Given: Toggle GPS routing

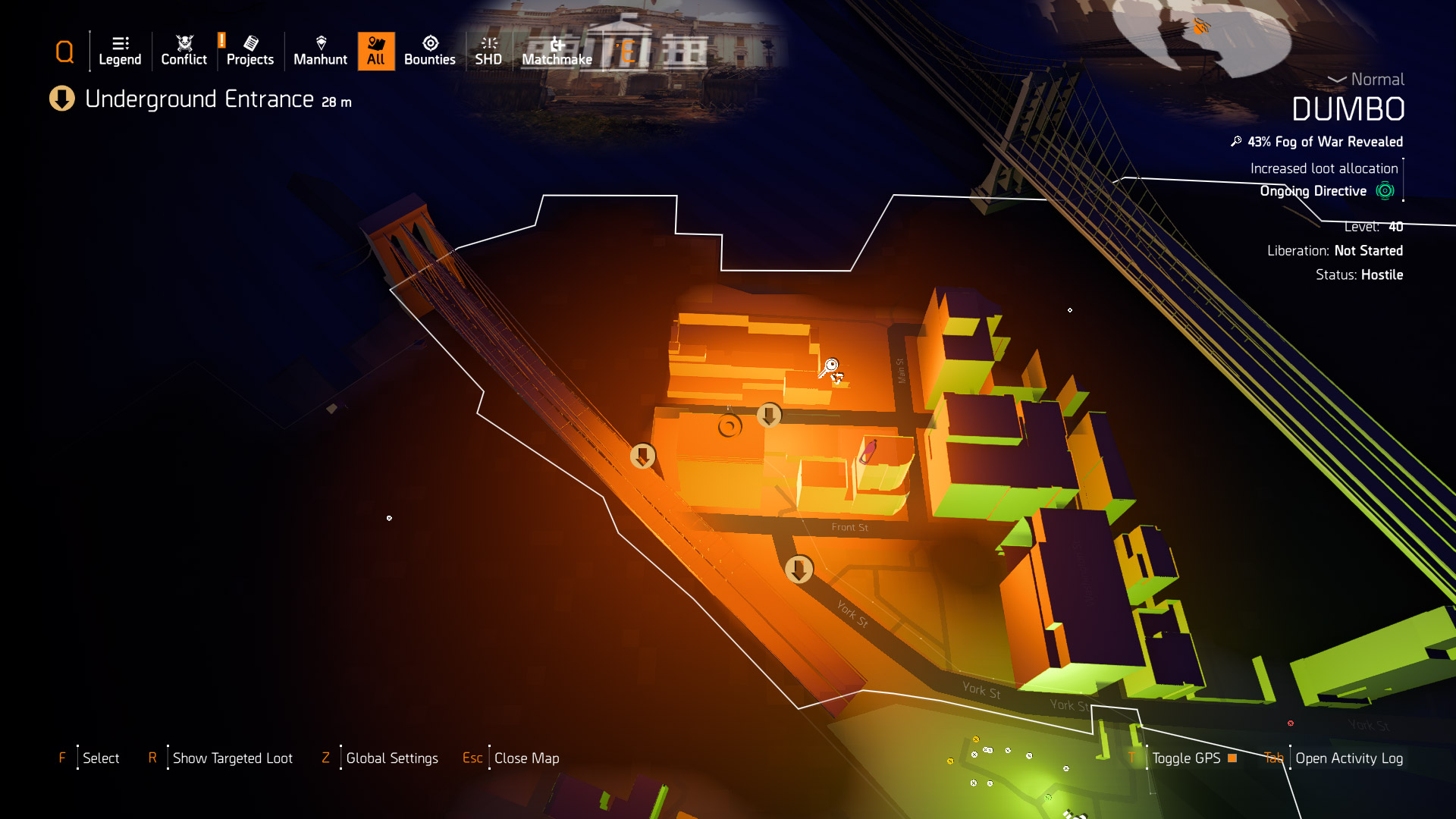Looking at the screenshot, I should (x=1186, y=758).
